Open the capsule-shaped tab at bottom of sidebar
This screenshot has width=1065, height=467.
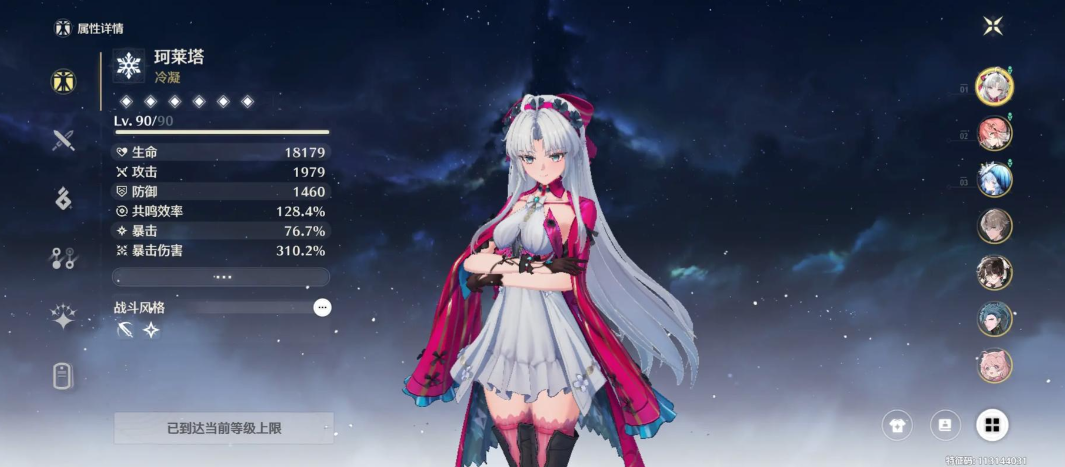(64, 376)
